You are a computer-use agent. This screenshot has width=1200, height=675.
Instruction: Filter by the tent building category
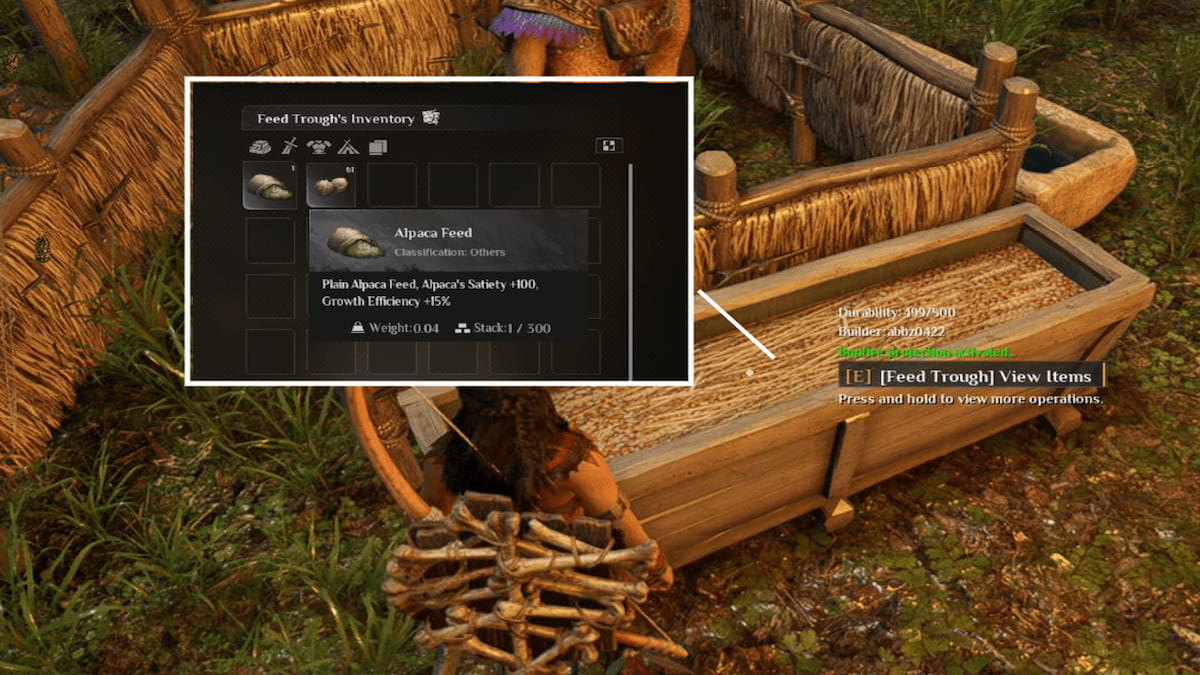348,146
